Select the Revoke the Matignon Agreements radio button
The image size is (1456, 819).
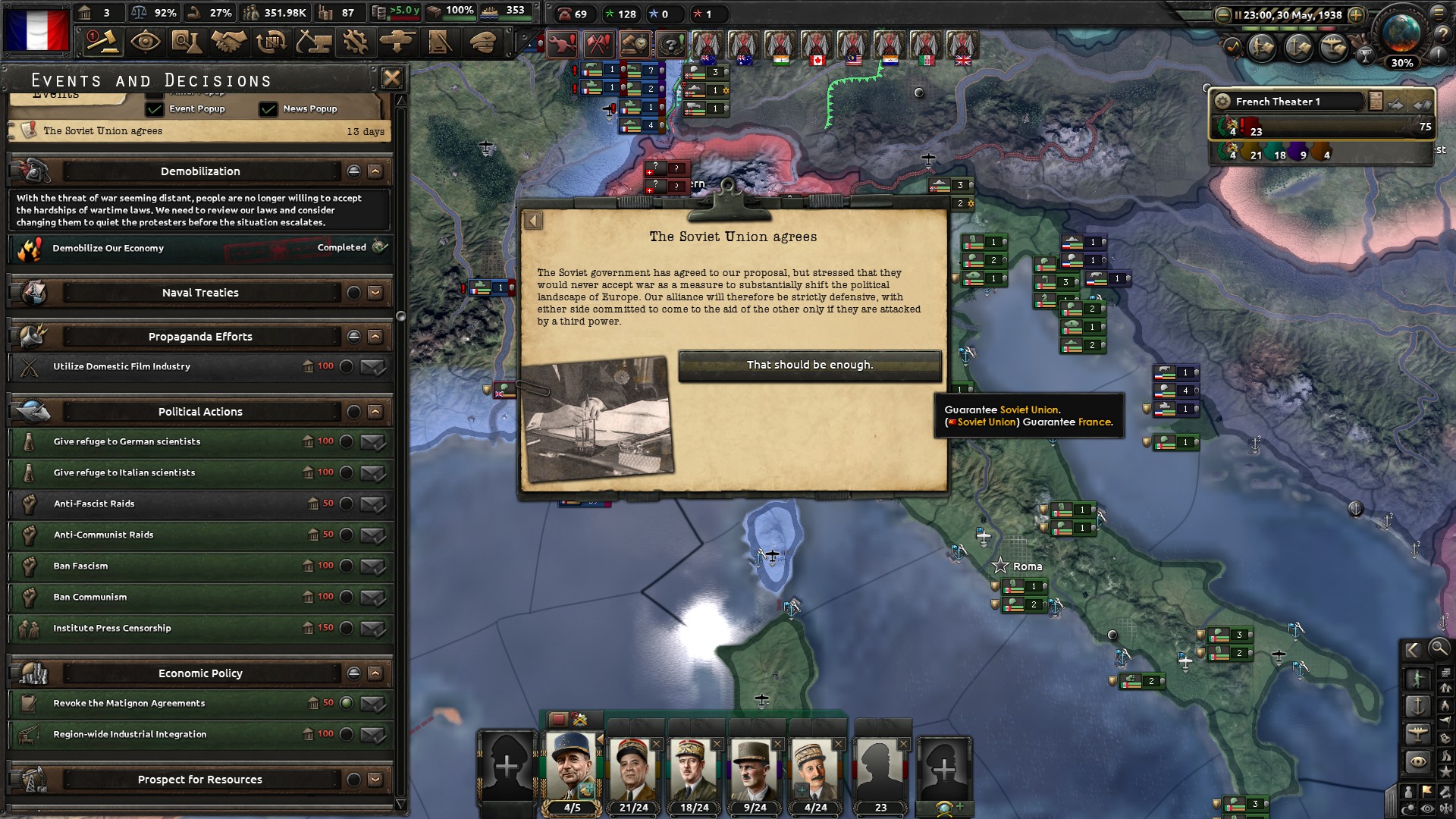click(x=348, y=703)
